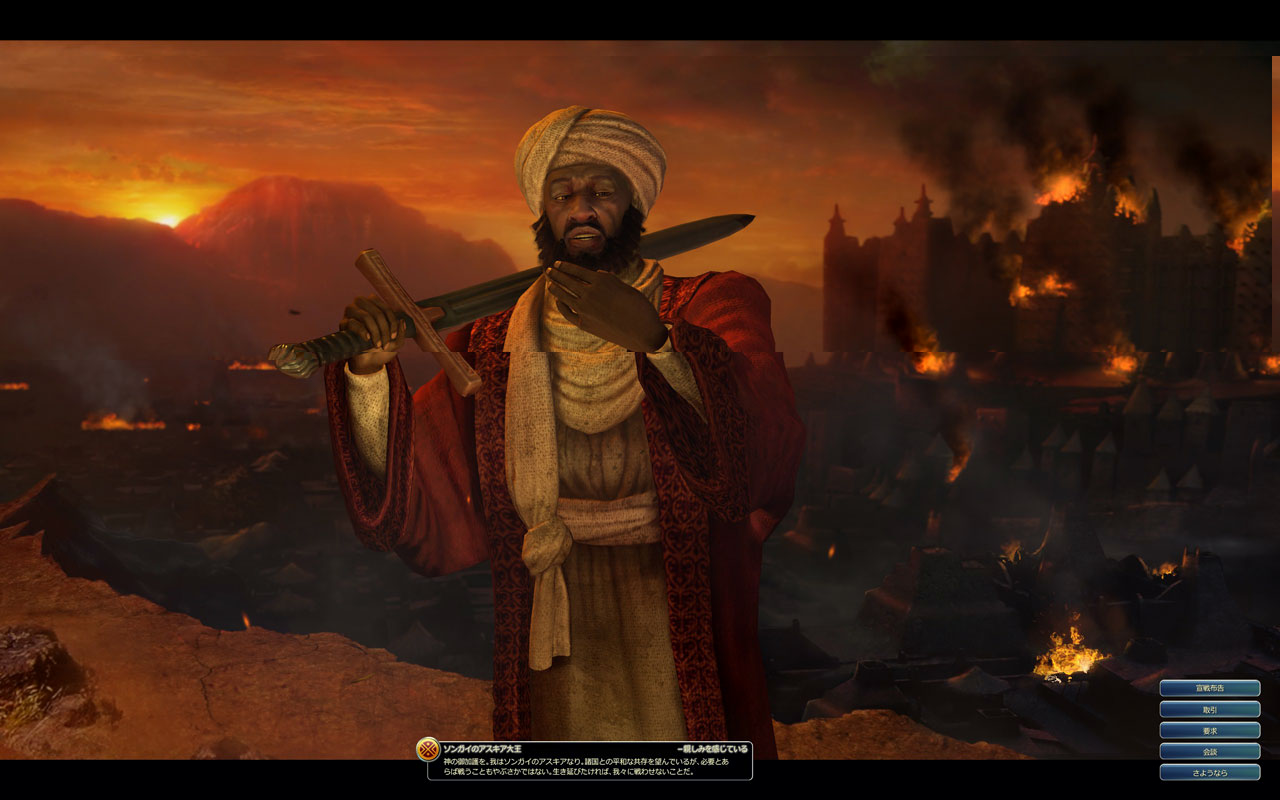Make a demand via the 要求 button

[x=1209, y=730]
